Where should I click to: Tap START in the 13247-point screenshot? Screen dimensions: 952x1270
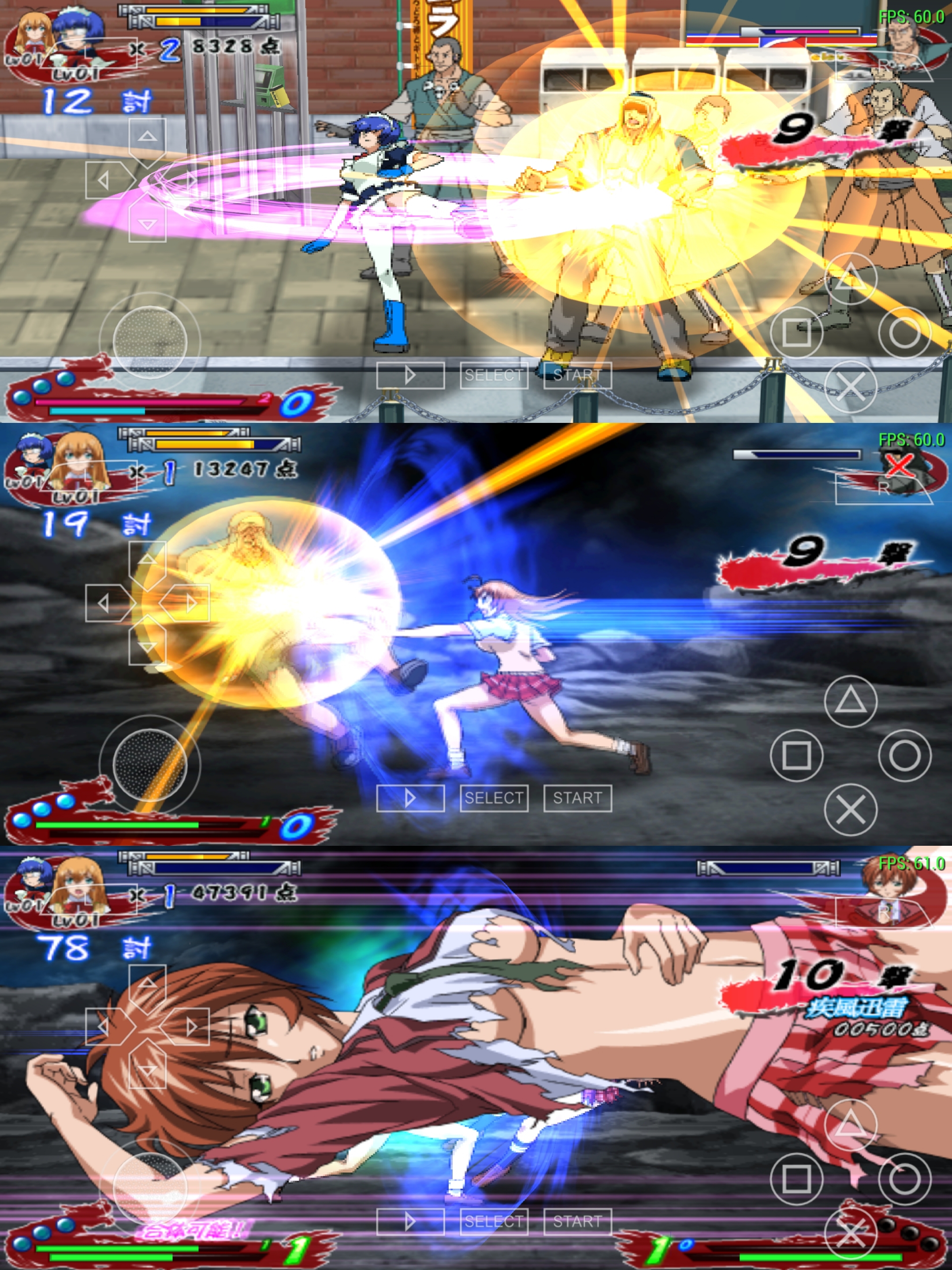(577, 798)
